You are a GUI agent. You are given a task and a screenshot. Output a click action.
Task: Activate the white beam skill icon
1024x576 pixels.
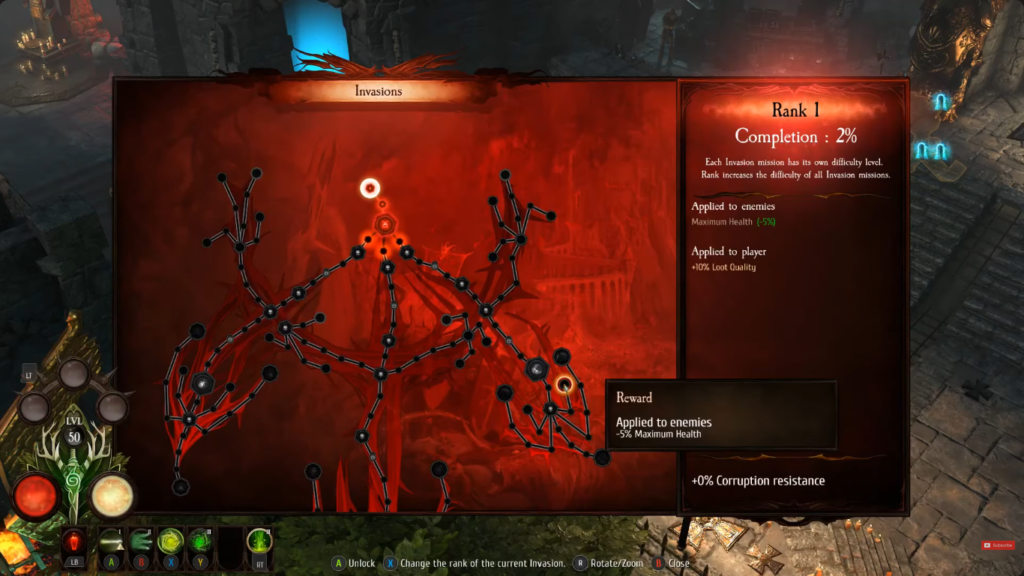tap(109, 542)
